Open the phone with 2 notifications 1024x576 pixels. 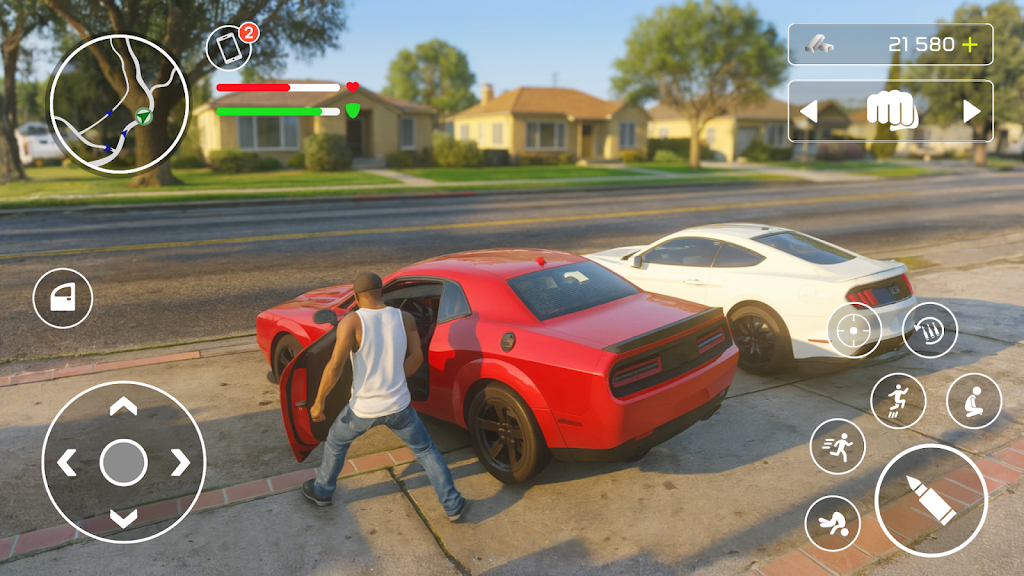pyautogui.click(x=229, y=49)
